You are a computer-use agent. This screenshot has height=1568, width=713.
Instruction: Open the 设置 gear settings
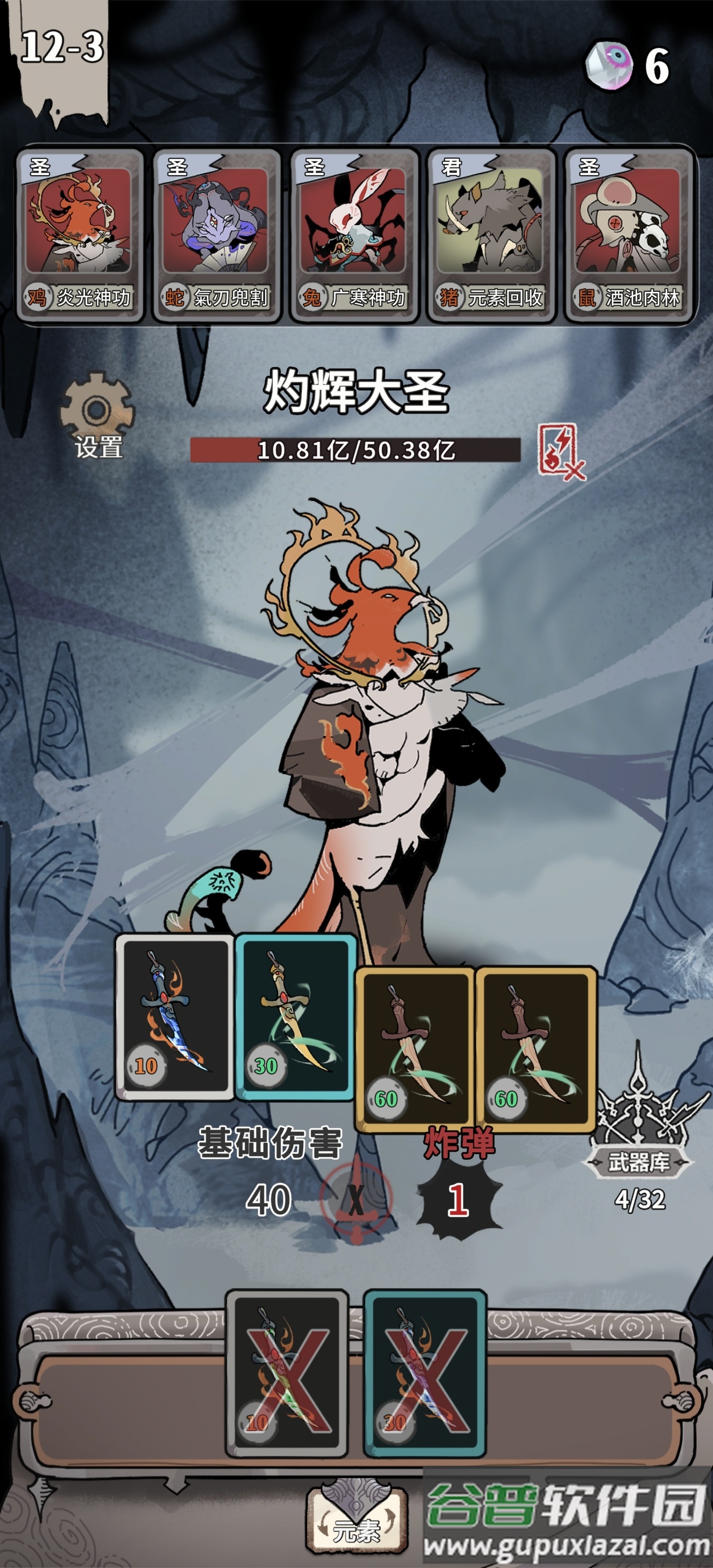pos(98,416)
